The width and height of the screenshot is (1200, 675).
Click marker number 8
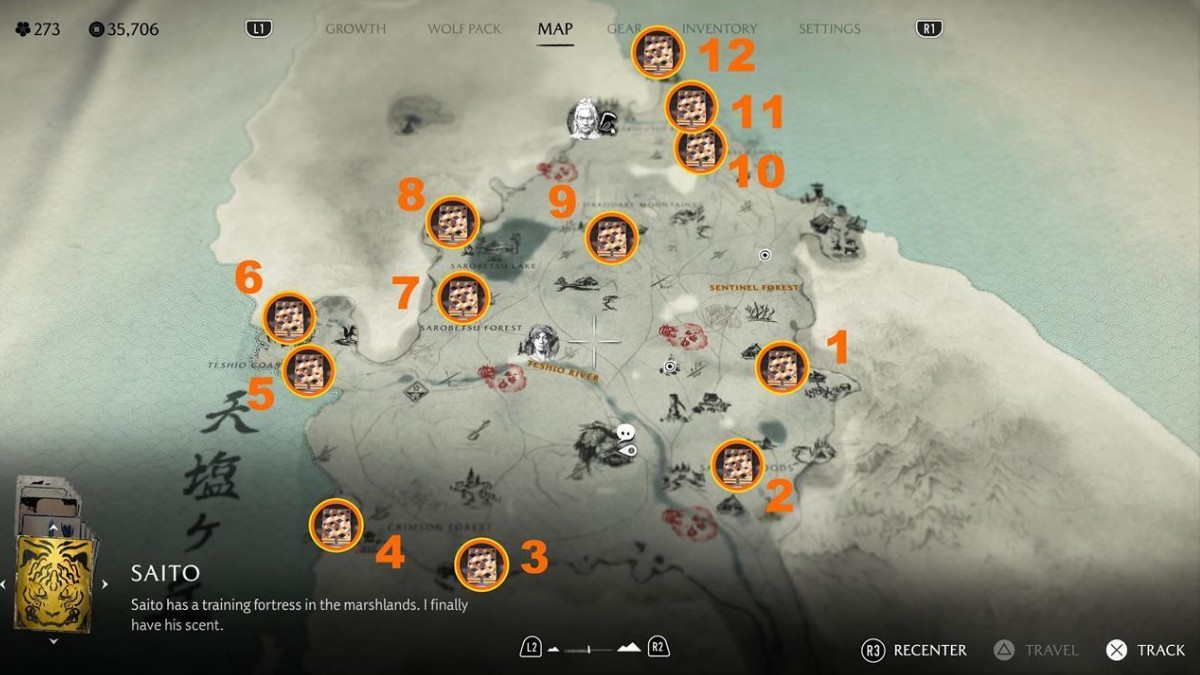[452, 222]
